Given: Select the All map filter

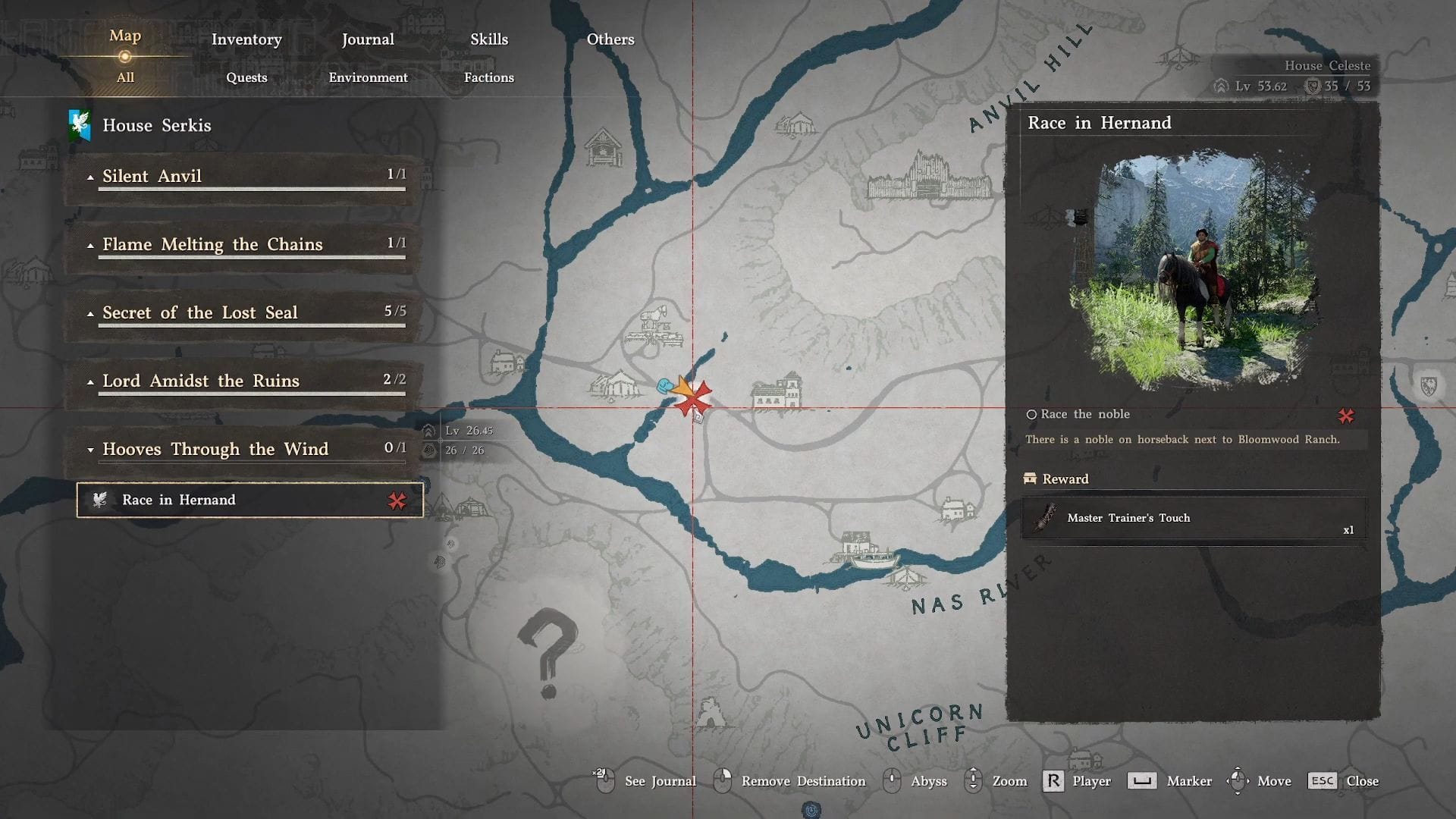Looking at the screenshot, I should (x=125, y=77).
